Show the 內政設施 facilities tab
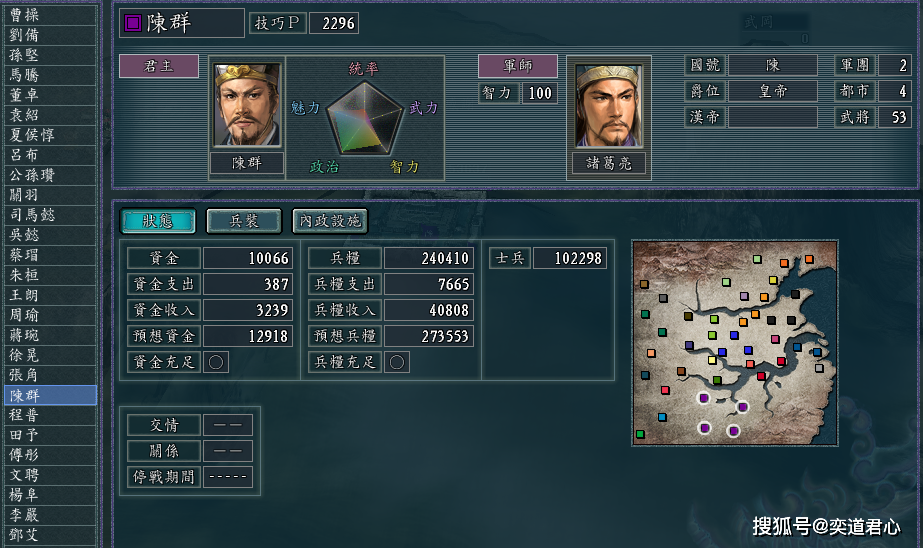The height and width of the screenshot is (548, 923). tap(330, 220)
